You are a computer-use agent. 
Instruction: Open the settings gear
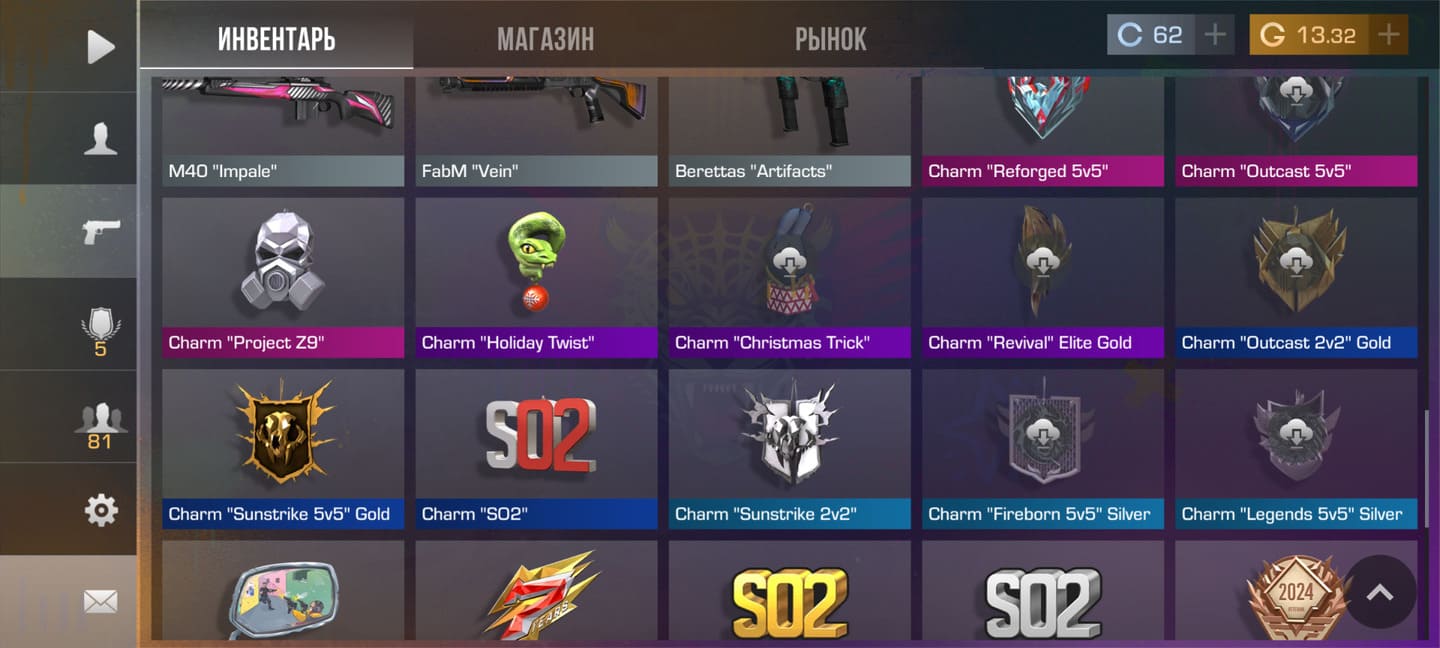point(100,510)
